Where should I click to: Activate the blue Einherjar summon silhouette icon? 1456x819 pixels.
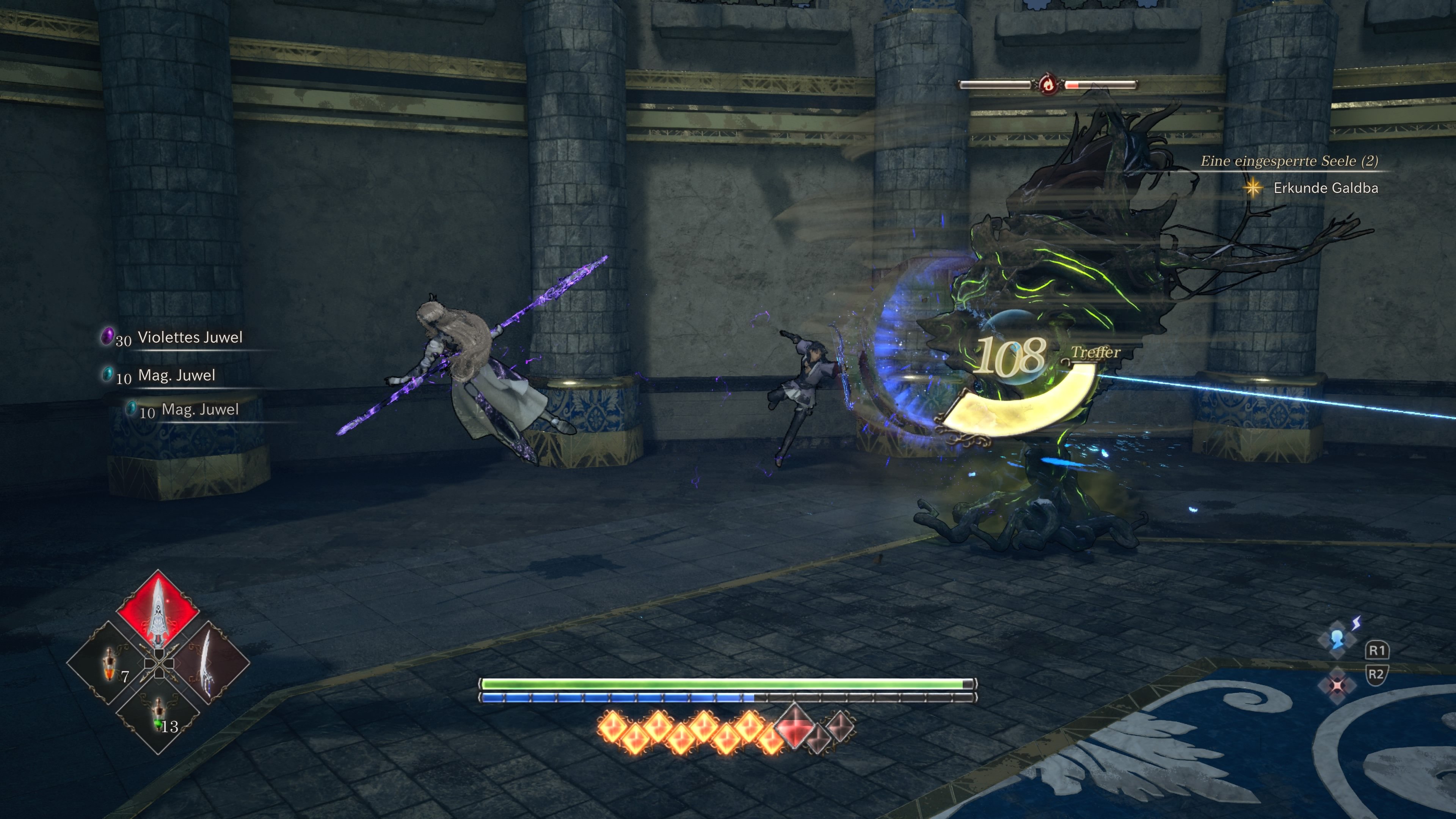[x=1337, y=639]
